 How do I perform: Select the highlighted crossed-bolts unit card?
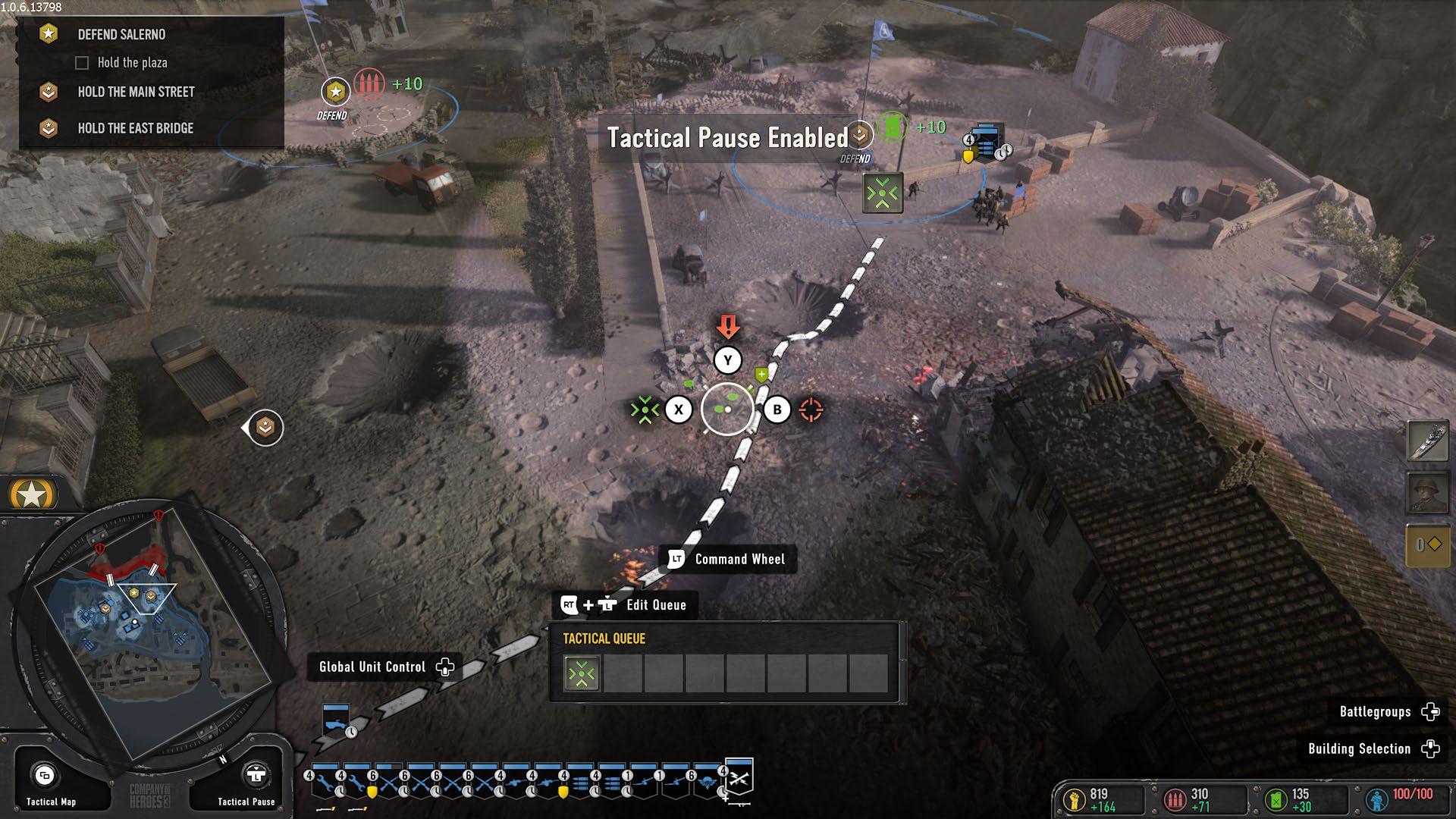tap(739, 778)
